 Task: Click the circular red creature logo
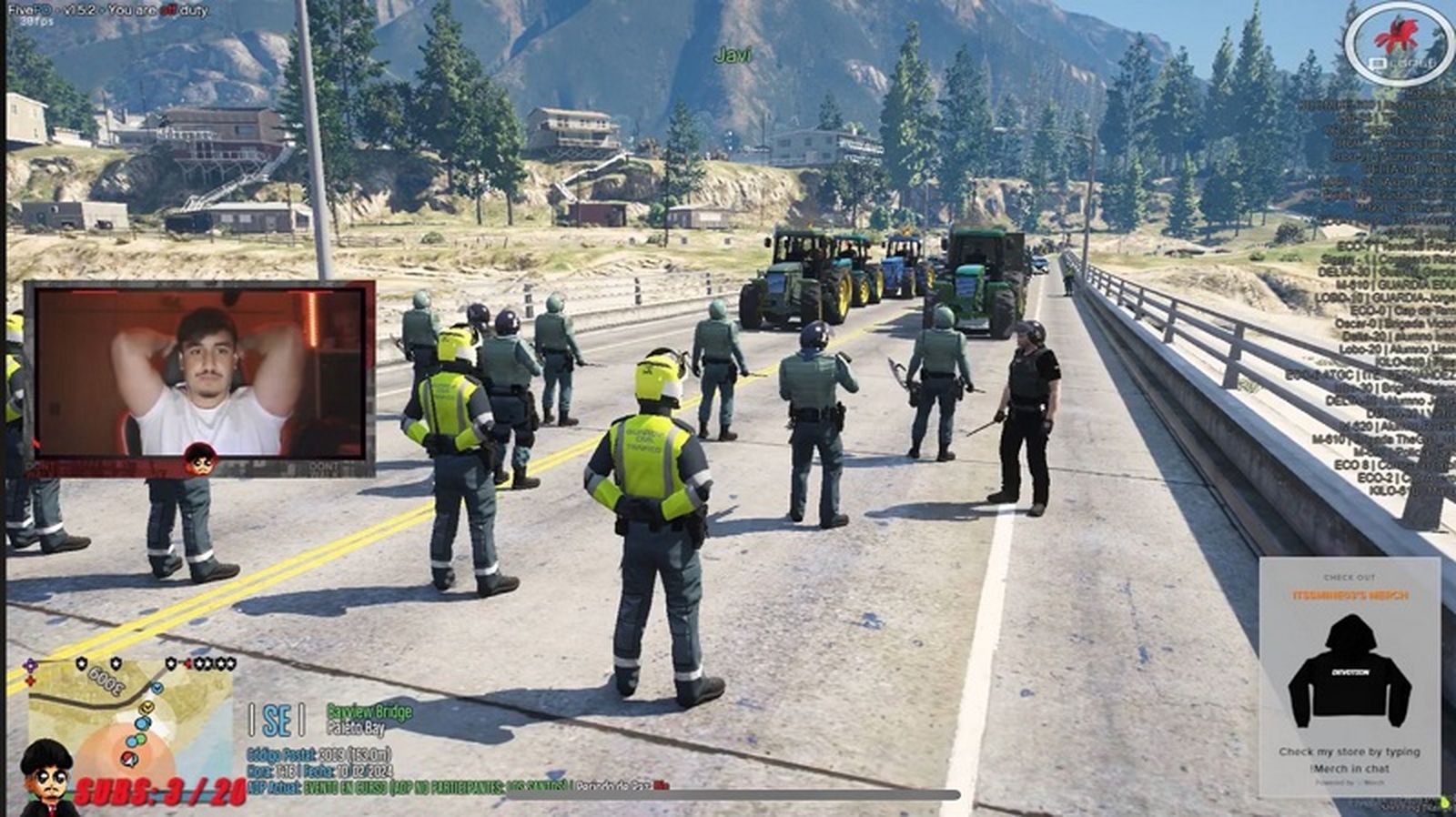click(x=1397, y=40)
